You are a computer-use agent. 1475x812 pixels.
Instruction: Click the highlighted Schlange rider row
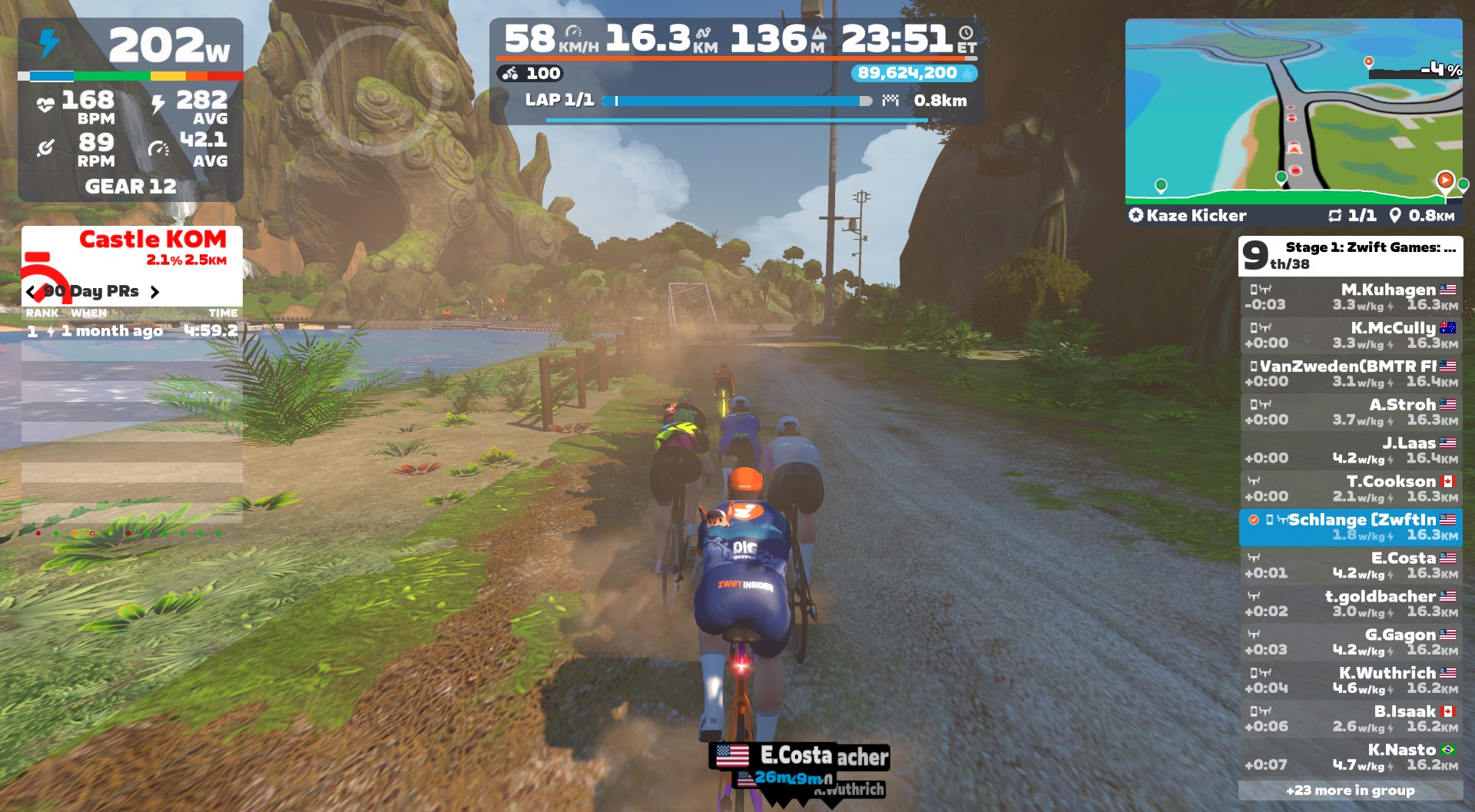click(x=1351, y=528)
